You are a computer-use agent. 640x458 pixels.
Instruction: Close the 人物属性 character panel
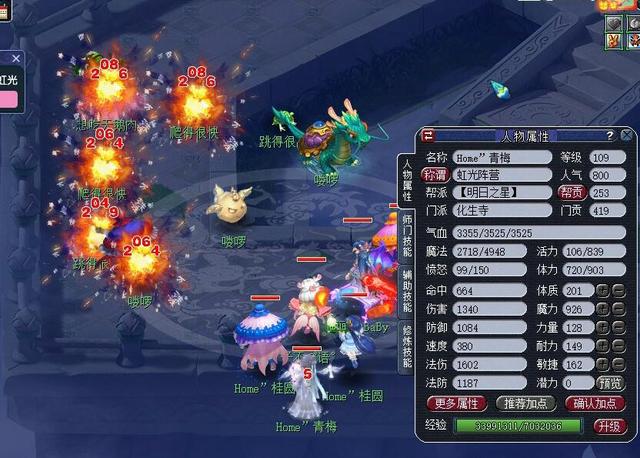626,135
